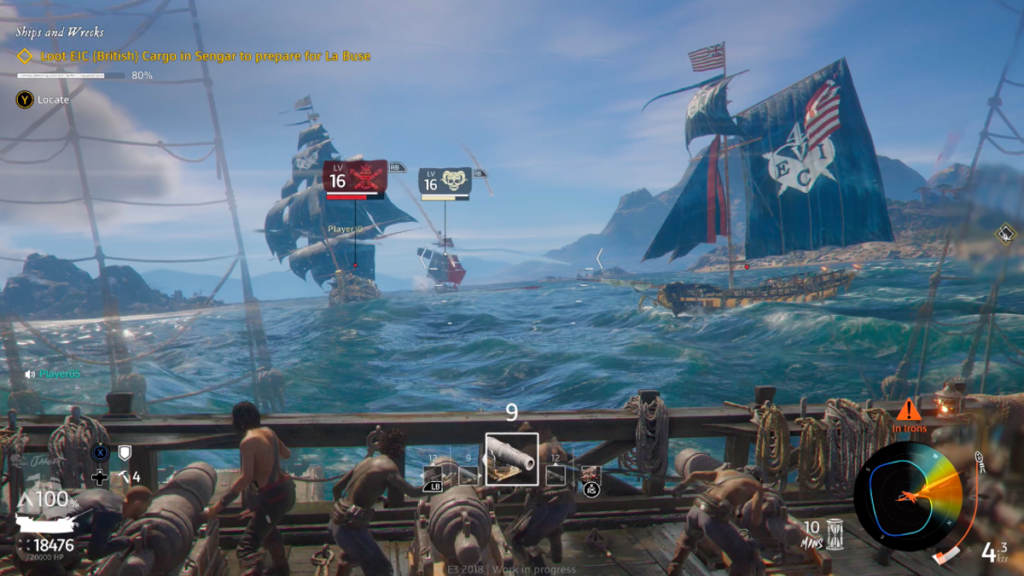
Task: Click the Player05 voice chat speaker icon
Action: pos(30,374)
